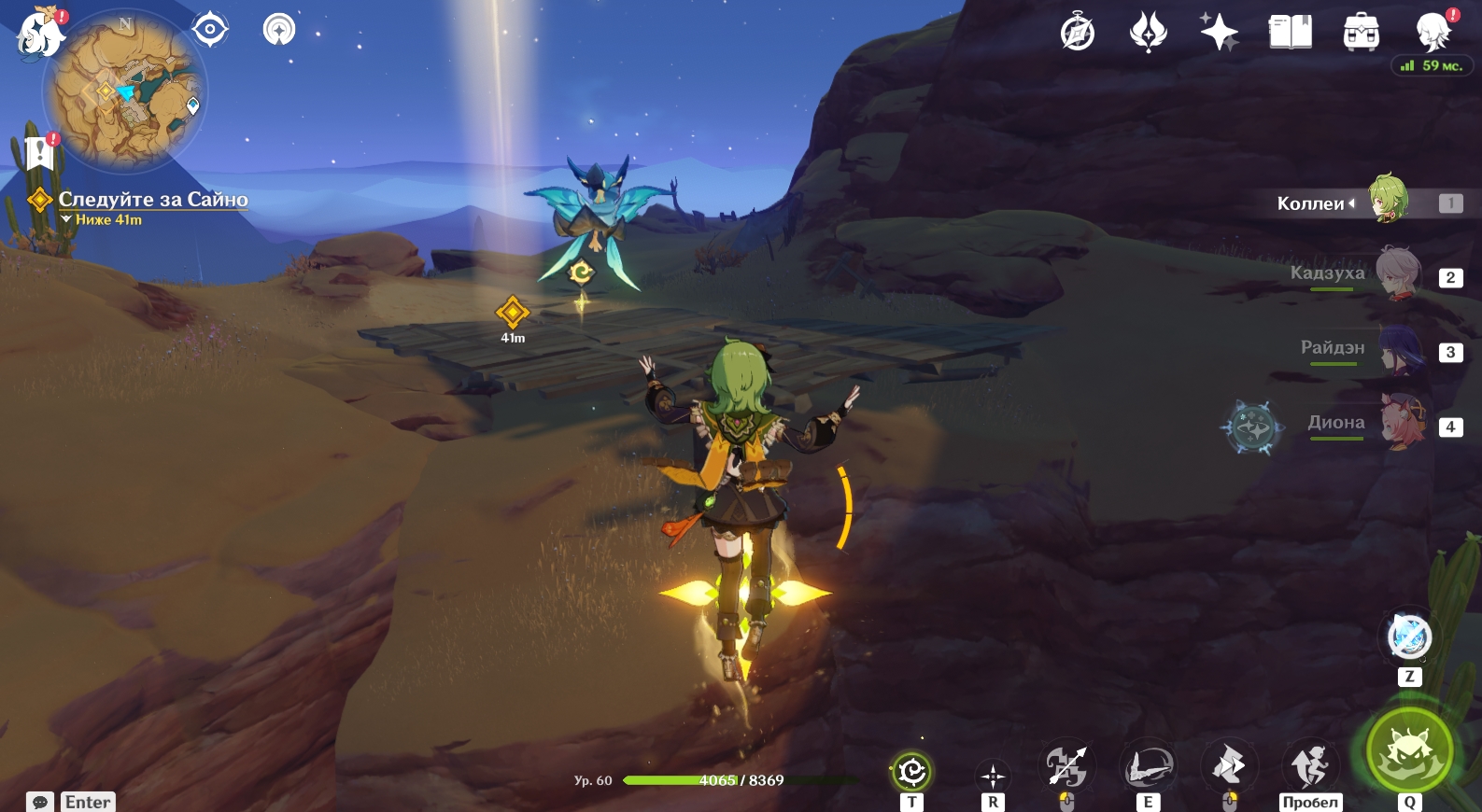Screen dimensions: 1482x812
Task: Use the equipped gadget icon above Z
Action: click(x=1409, y=637)
